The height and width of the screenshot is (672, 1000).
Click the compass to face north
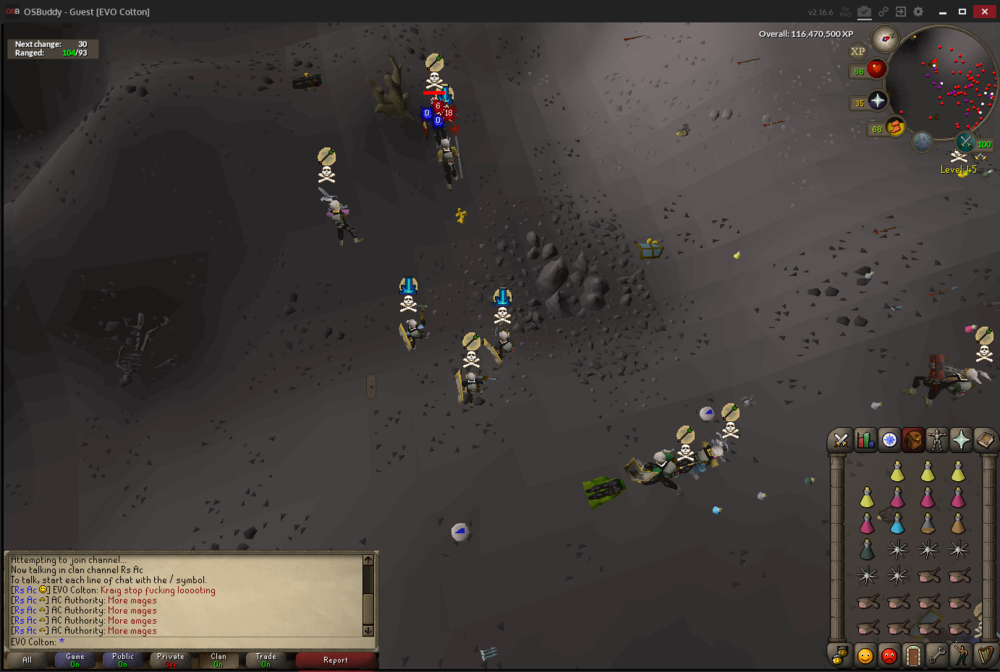884,40
